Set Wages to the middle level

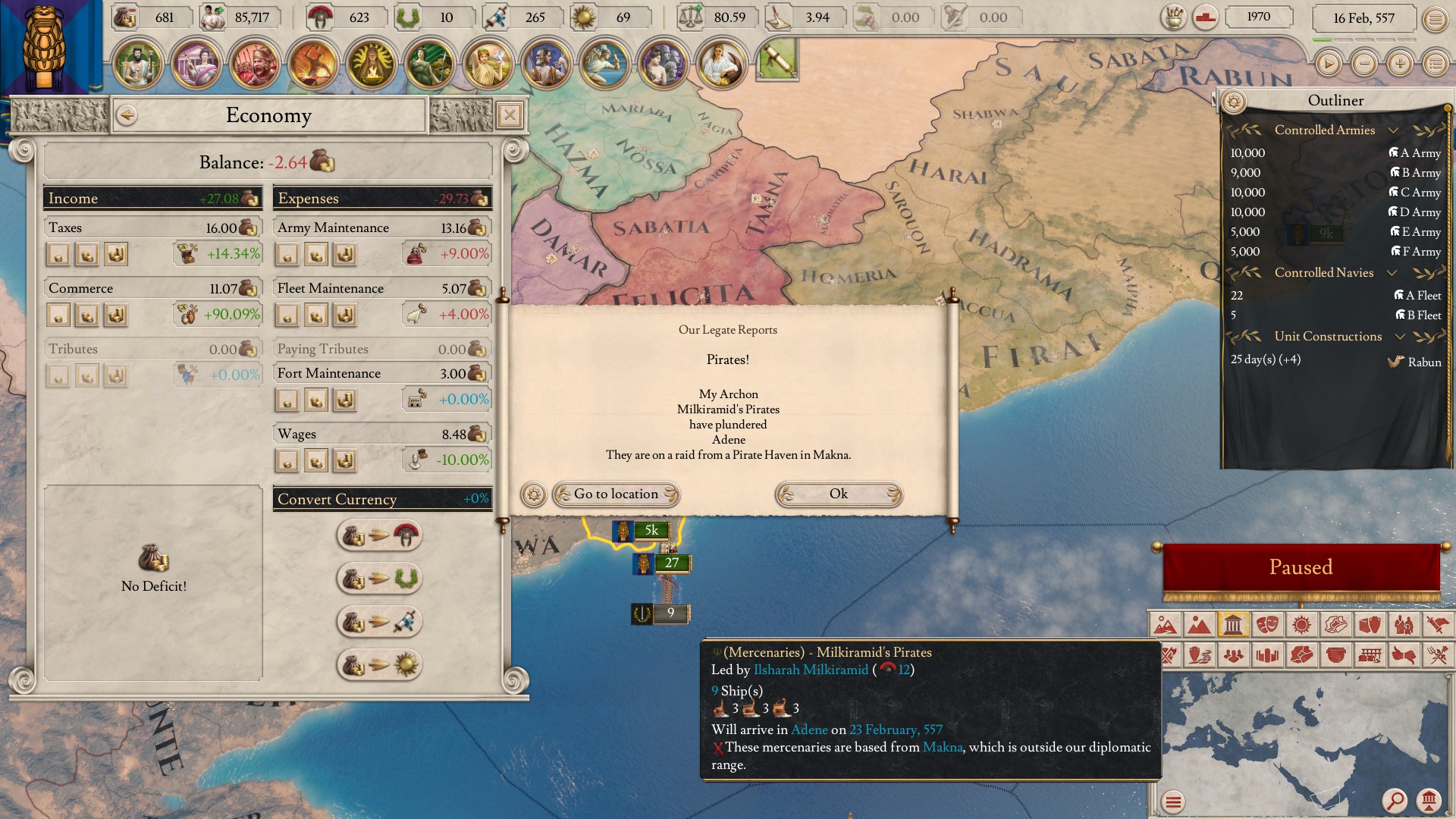[316, 460]
